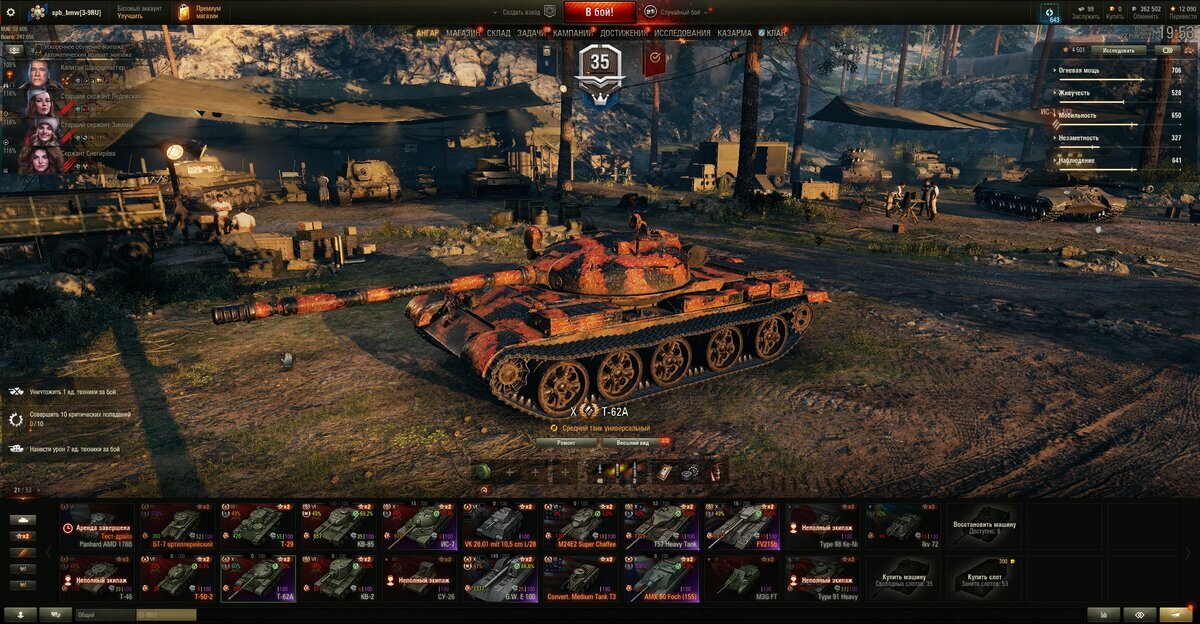Start battle with the red «В бой!» button
The width and height of the screenshot is (1200, 624).
click(599, 12)
